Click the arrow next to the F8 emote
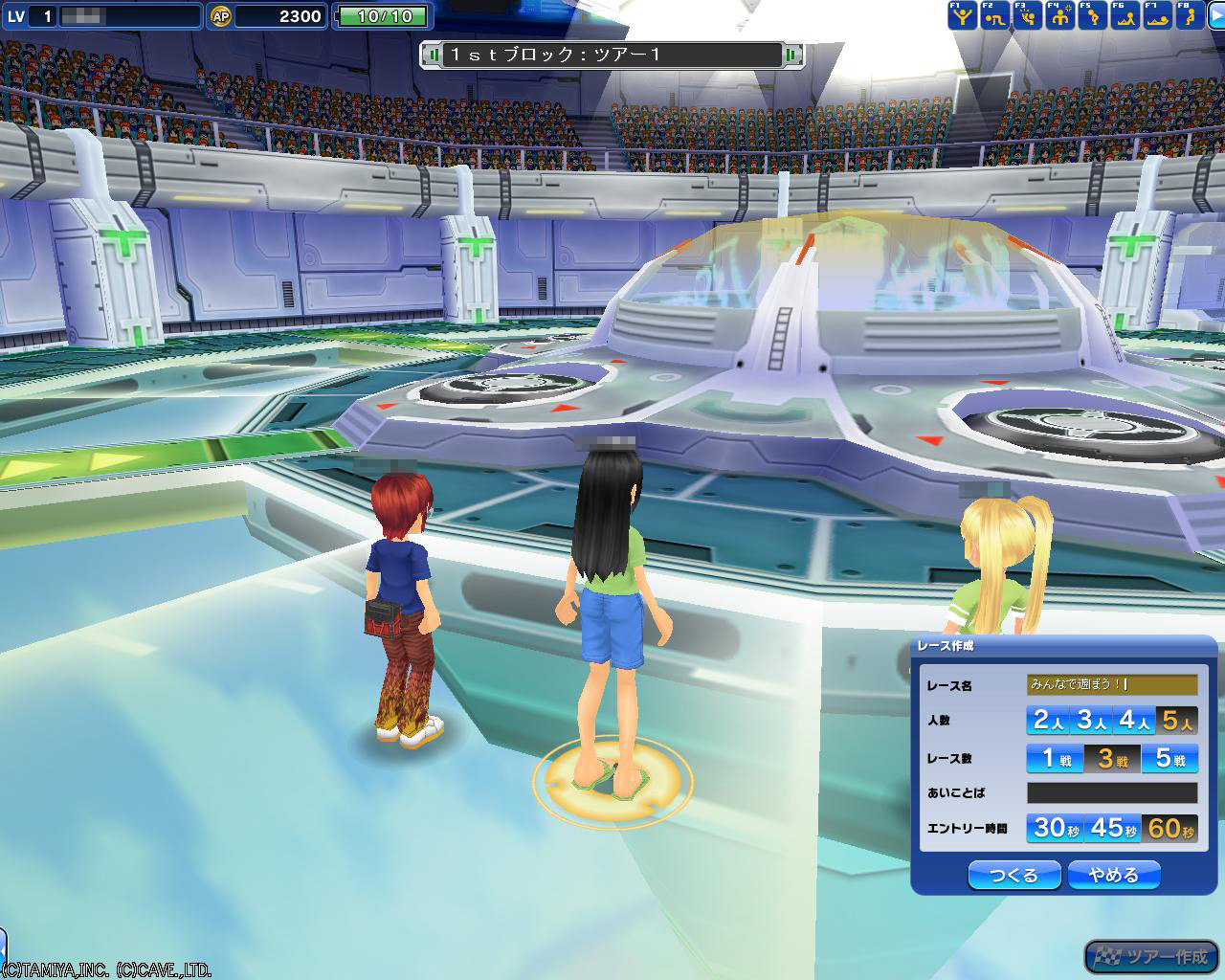Image resolution: width=1225 pixels, height=980 pixels. tap(1216, 15)
